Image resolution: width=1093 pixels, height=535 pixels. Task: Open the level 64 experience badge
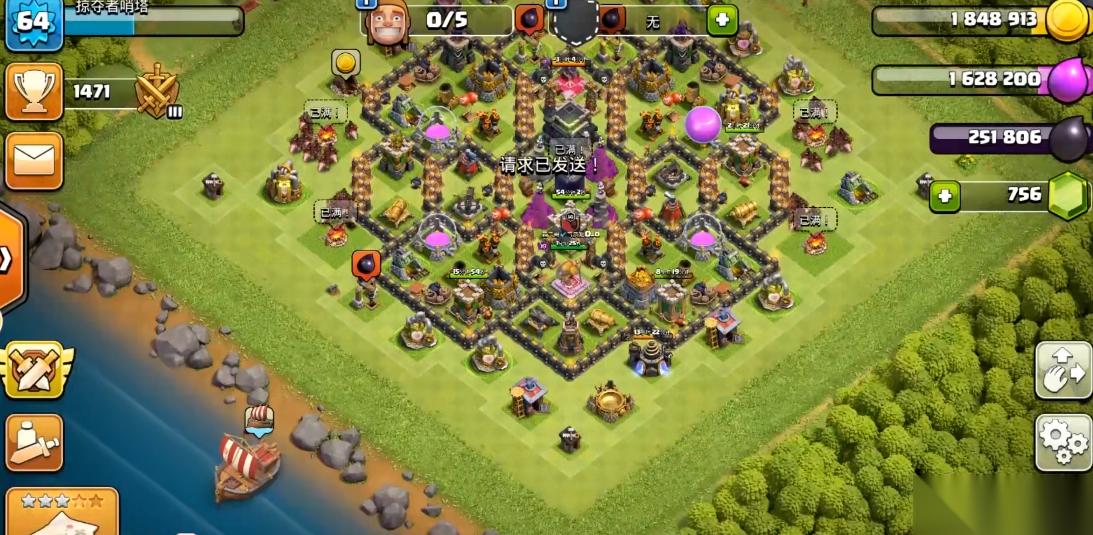pyautogui.click(x=34, y=23)
